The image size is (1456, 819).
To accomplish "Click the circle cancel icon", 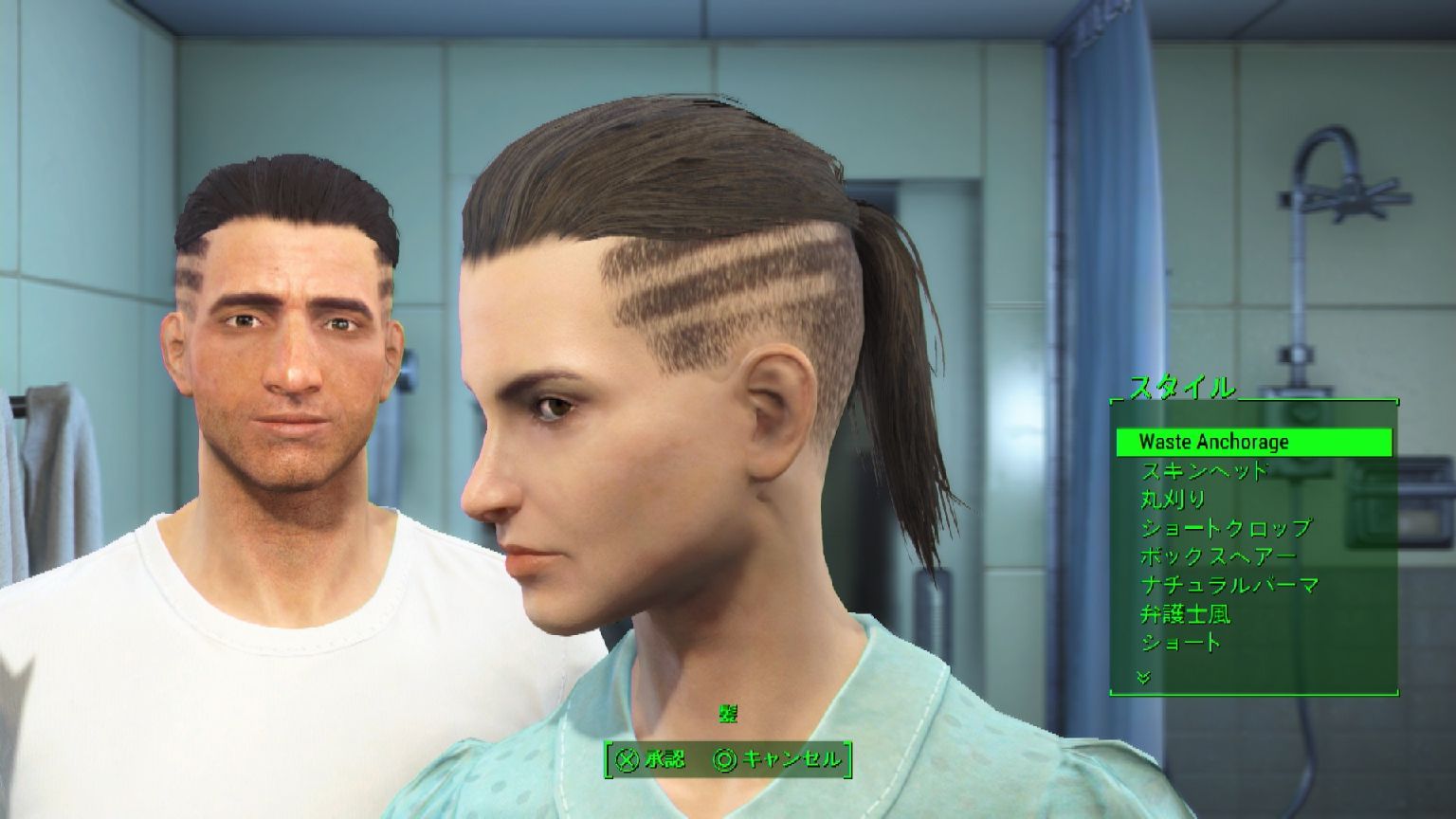I will [x=725, y=759].
